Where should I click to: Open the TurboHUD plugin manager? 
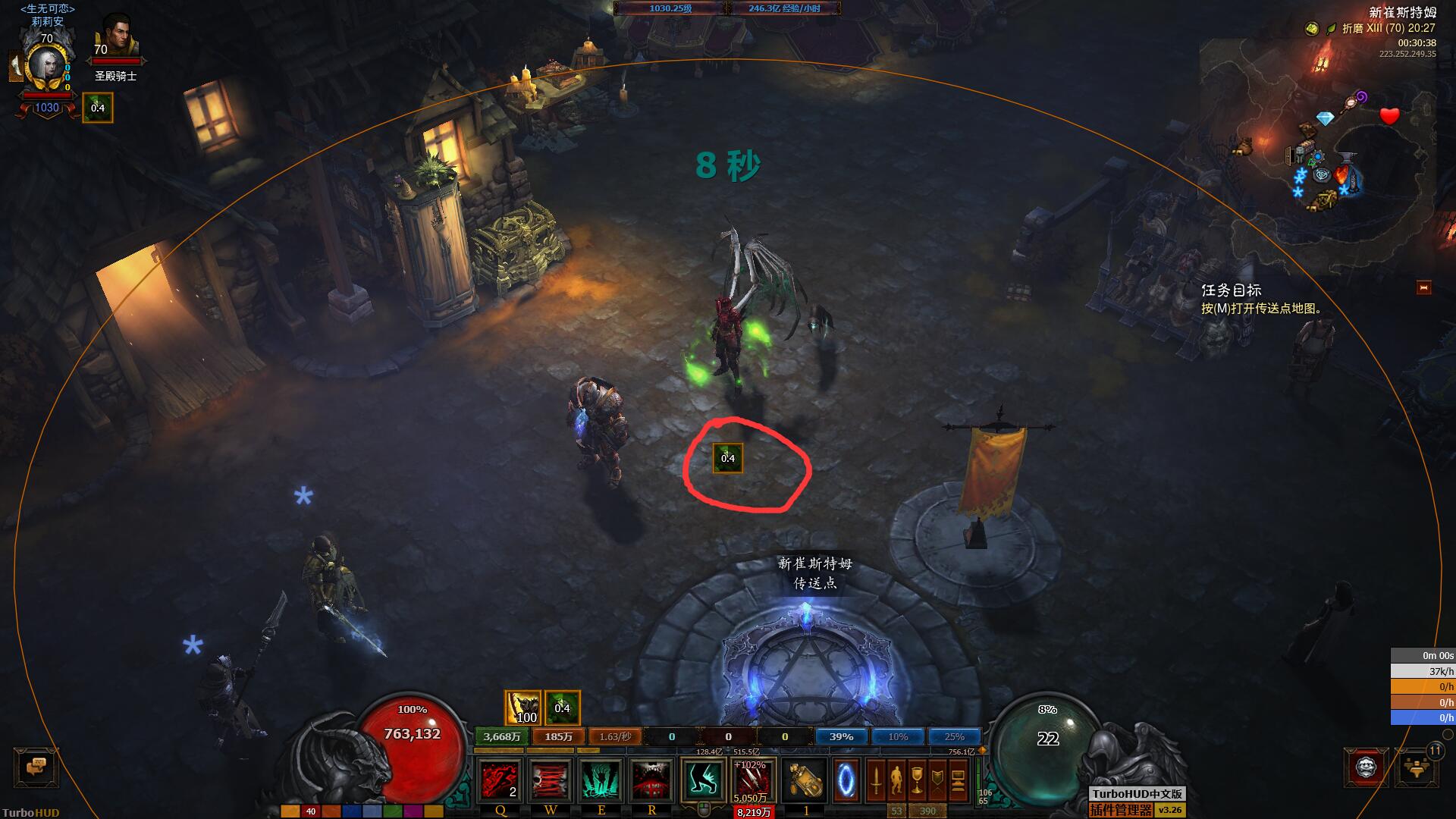click(1121, 810)
